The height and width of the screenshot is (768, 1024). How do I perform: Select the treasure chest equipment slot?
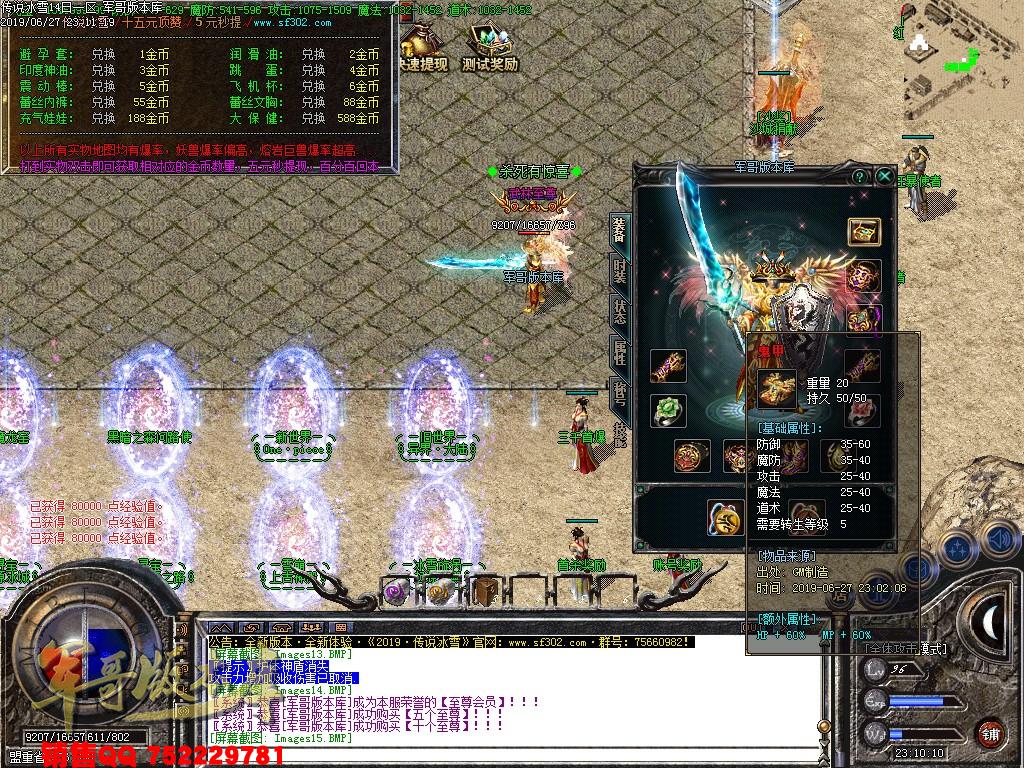coord(864,232)
